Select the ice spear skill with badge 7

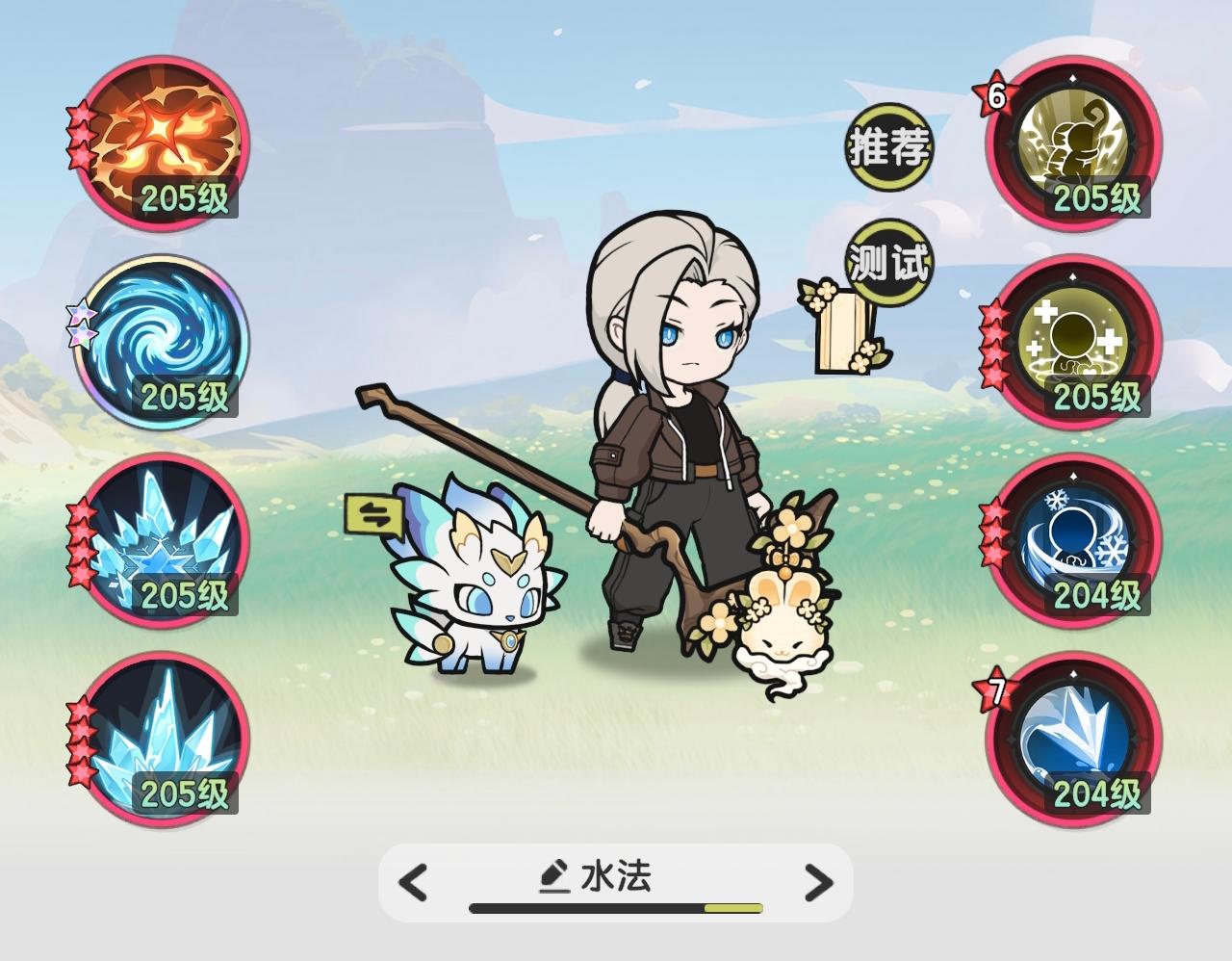[x=1073, y=741]
